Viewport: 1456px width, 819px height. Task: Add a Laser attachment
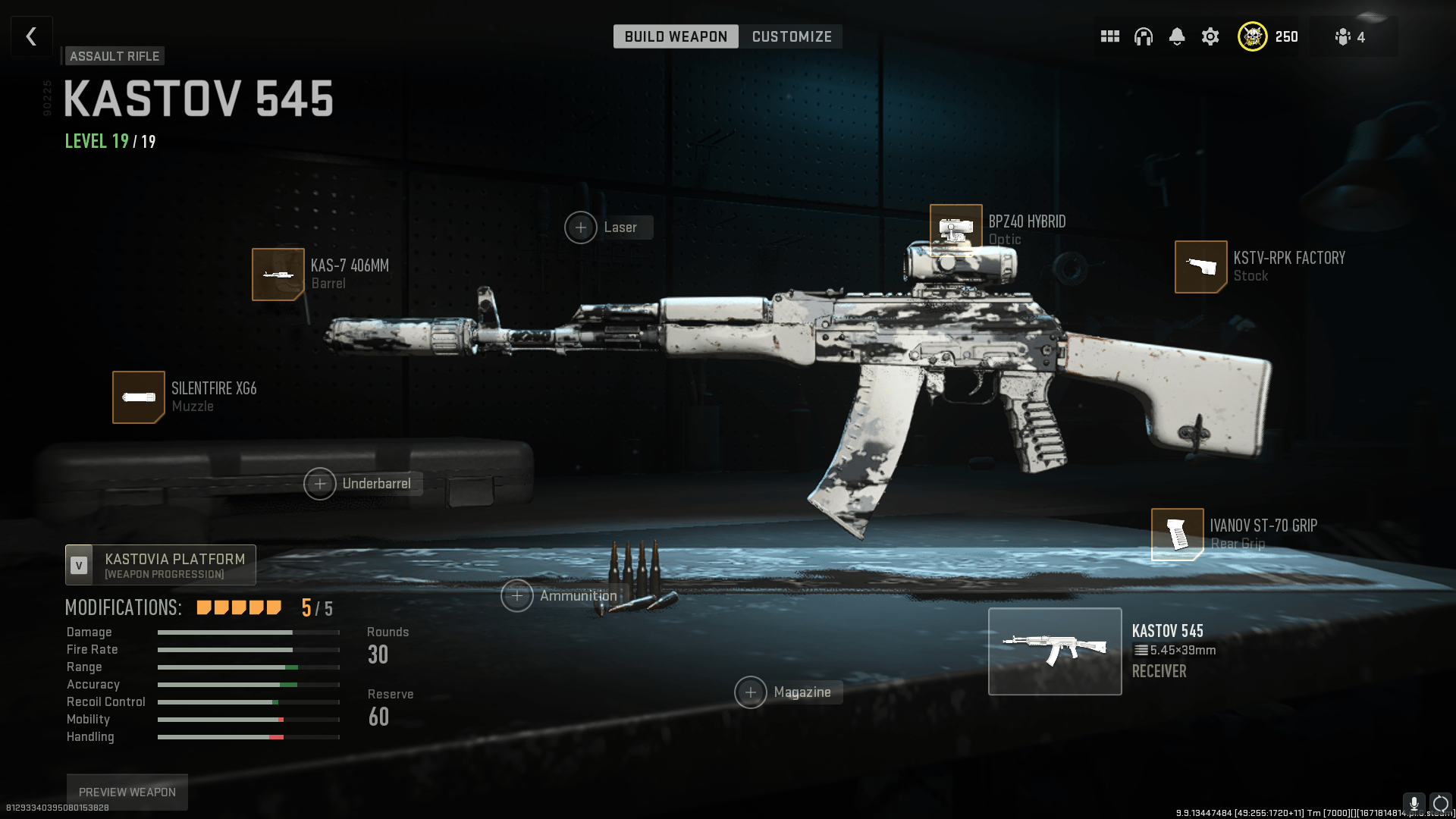[581, 227]
